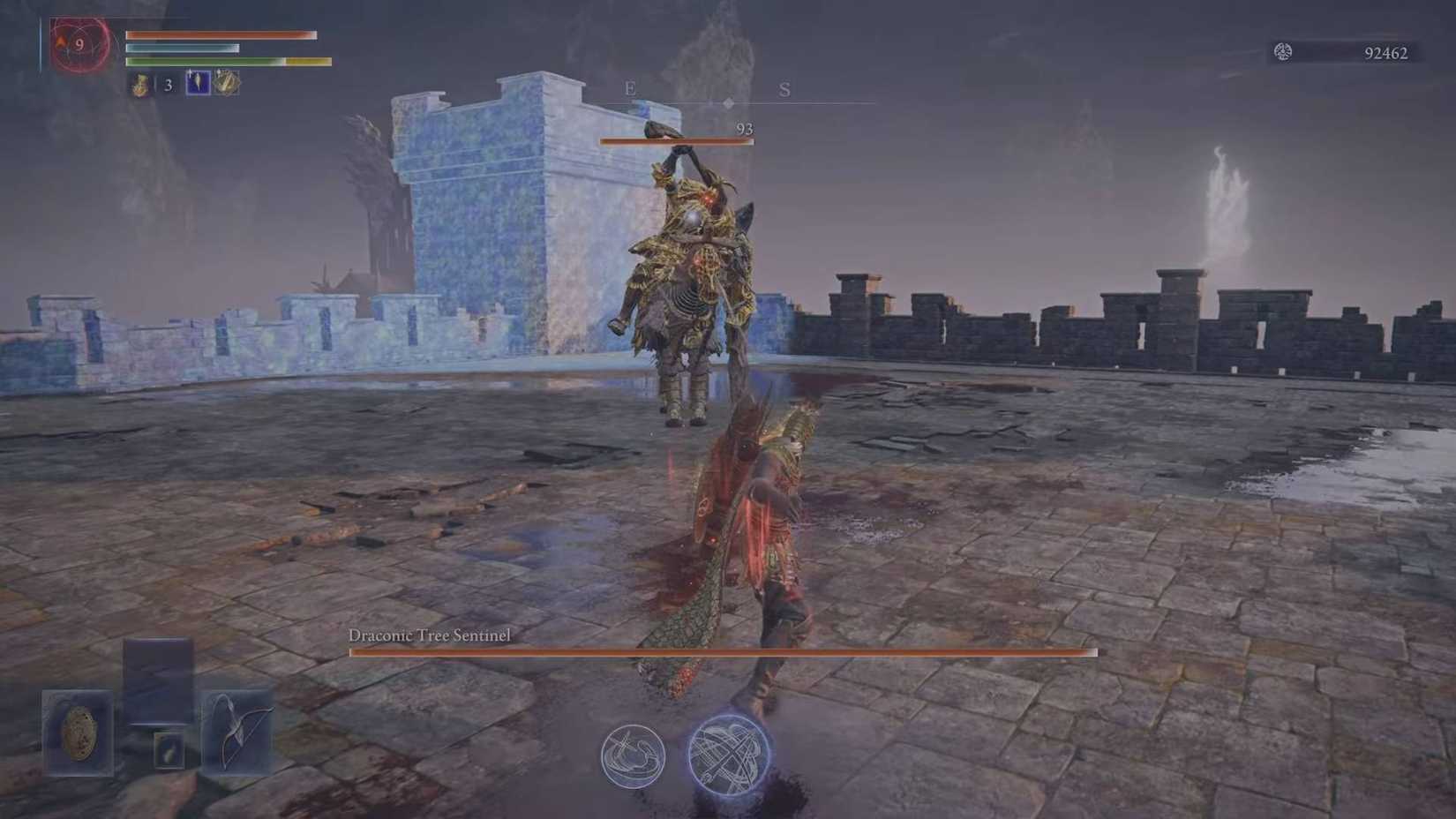Select the incantation slot beside the flask

pyautogui.click(x=227, y=84)
